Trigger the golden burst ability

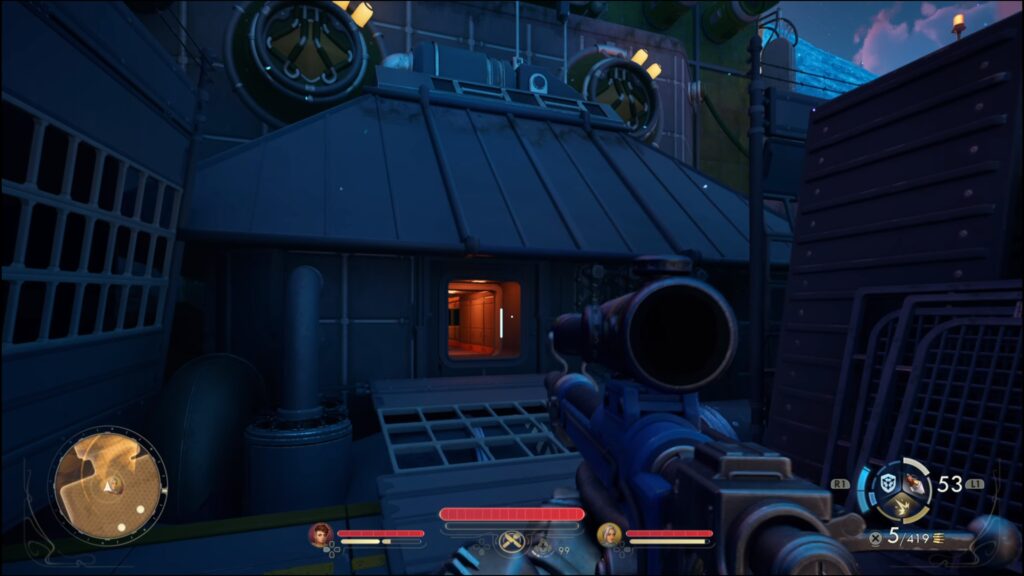[902, 506]
